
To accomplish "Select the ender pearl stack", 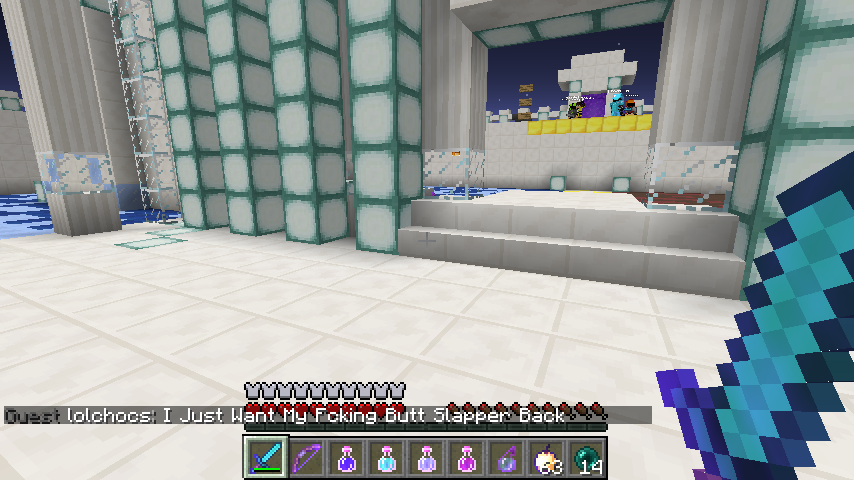I will (587, 458).
